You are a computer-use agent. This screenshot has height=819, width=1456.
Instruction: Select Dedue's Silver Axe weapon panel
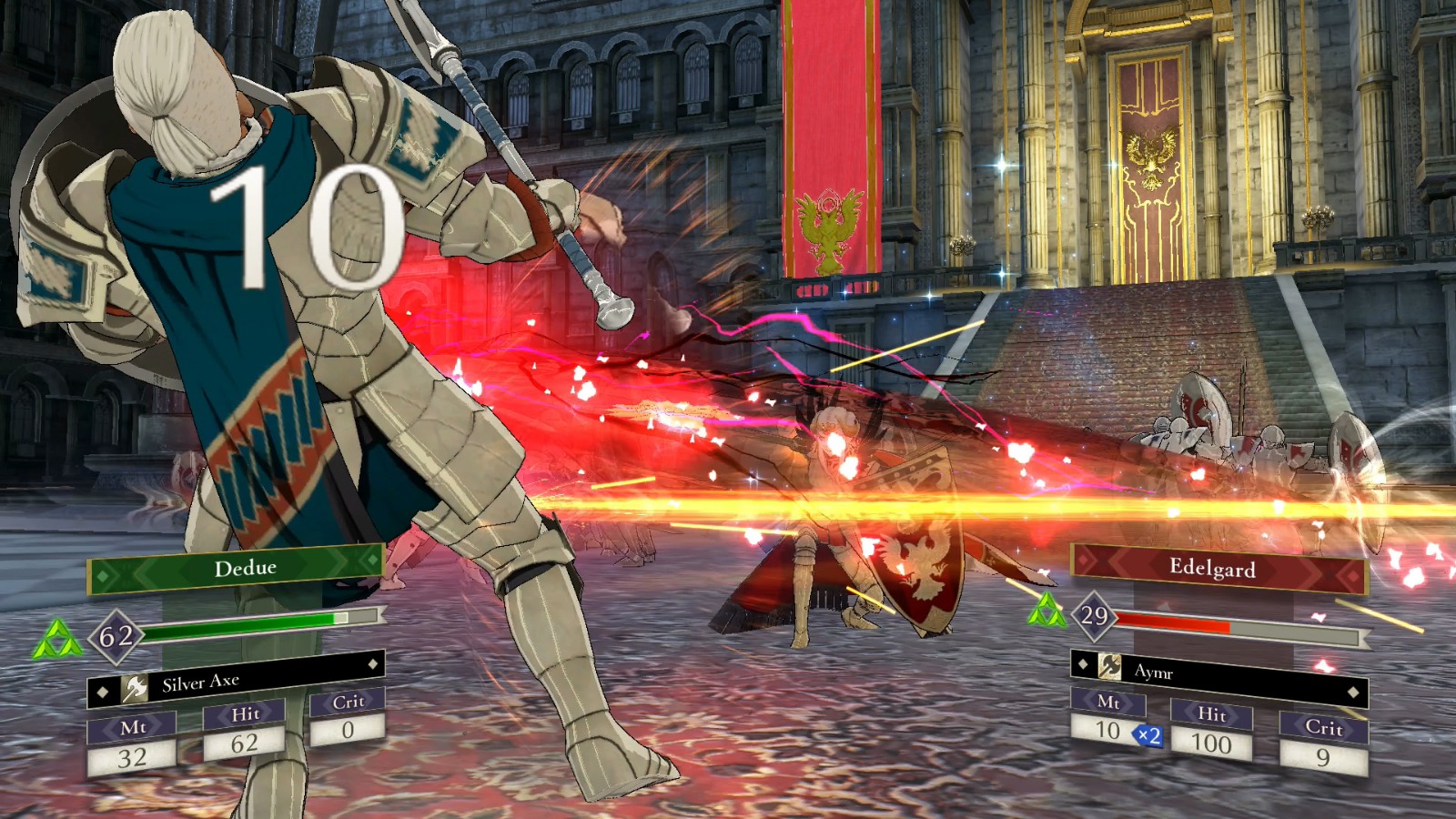(236, 681)
